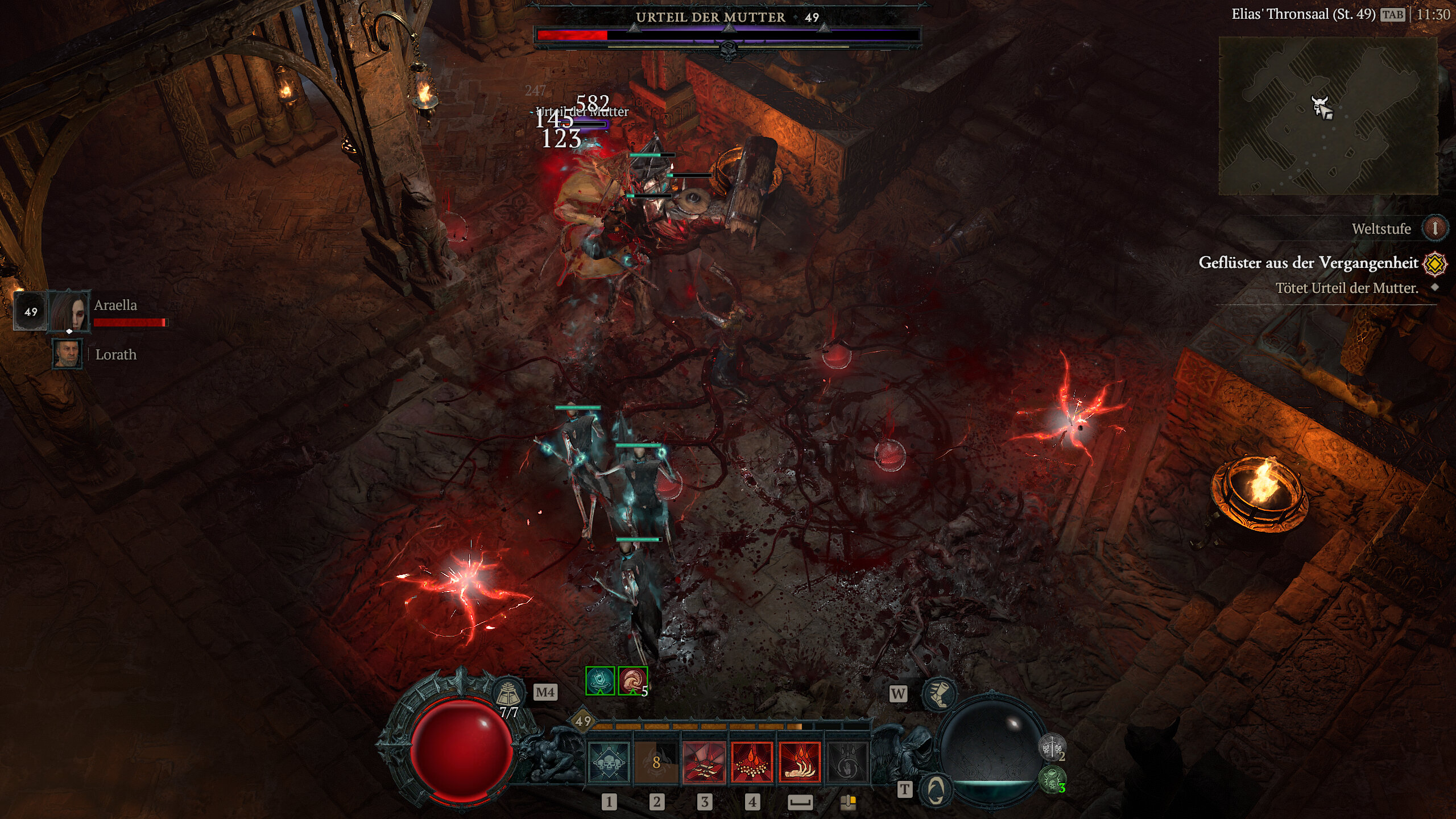Screen dimensions: 1456x819
Task: Select the skill on cooldown showing 8
Action: click(x=656, y=762)
